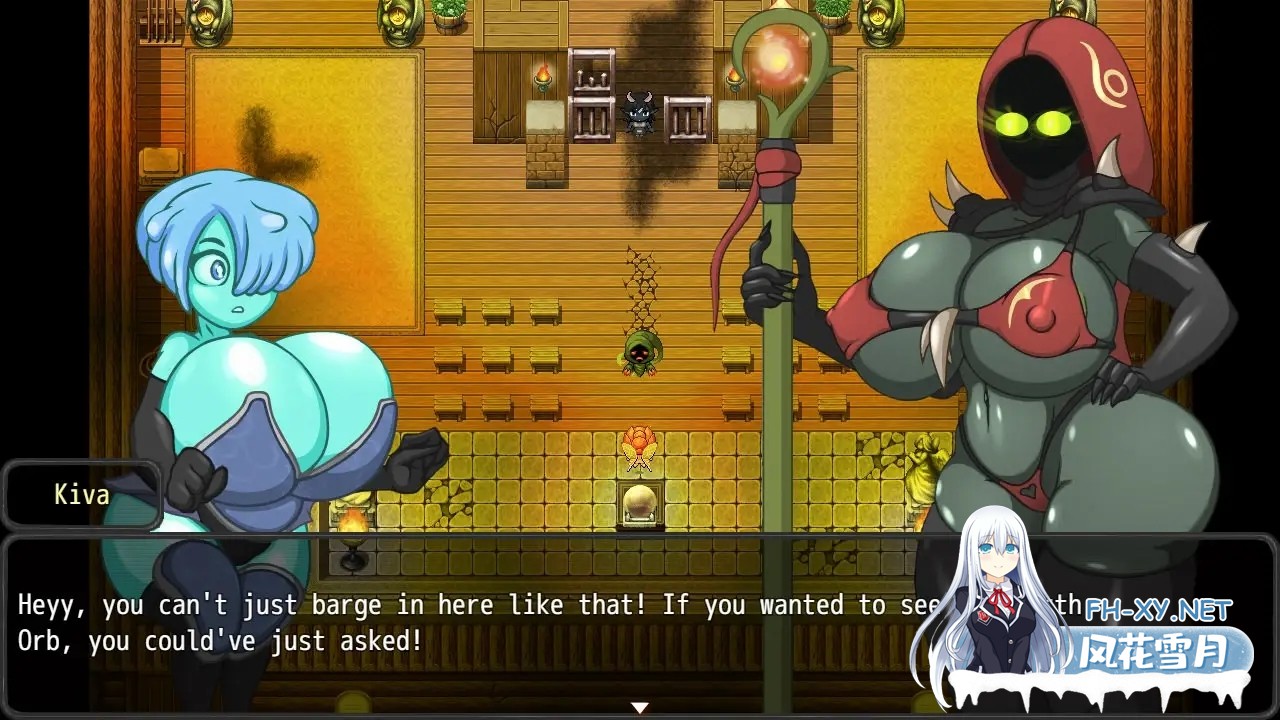Click the glowing orb atop the green staff
This screenshot has height=720, width=1280.
pos(777,62)
